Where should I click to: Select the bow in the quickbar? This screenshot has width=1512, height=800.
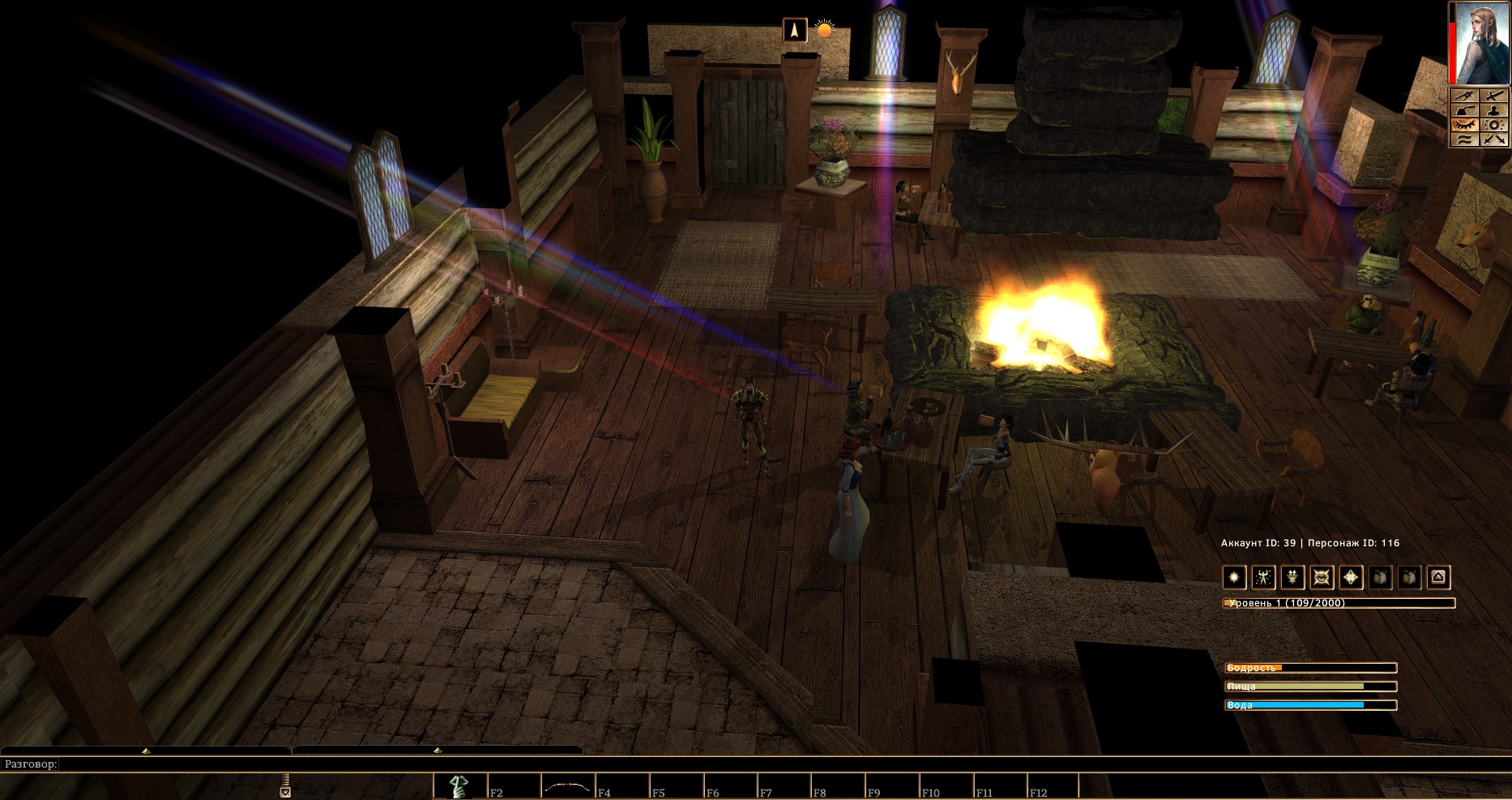click(566, 786)
